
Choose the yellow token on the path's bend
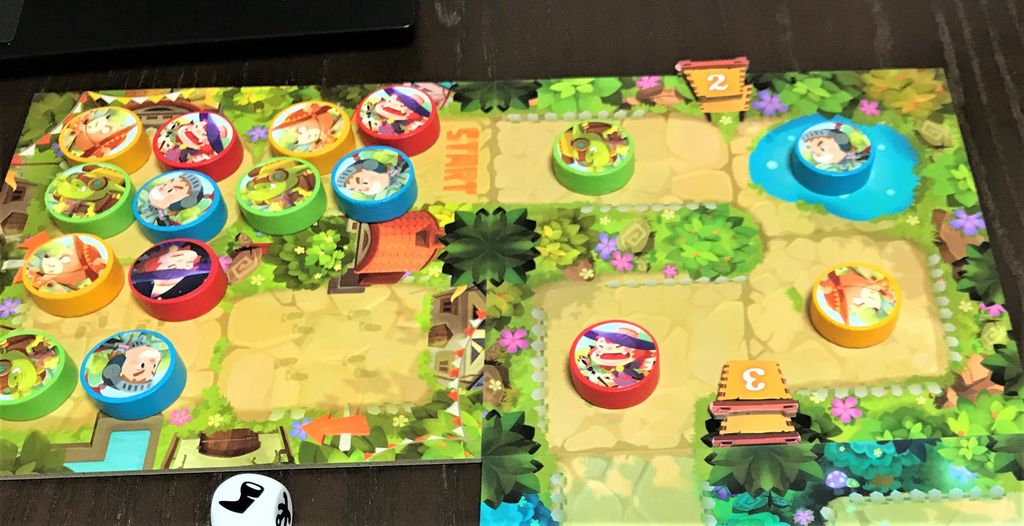[855, 302]
